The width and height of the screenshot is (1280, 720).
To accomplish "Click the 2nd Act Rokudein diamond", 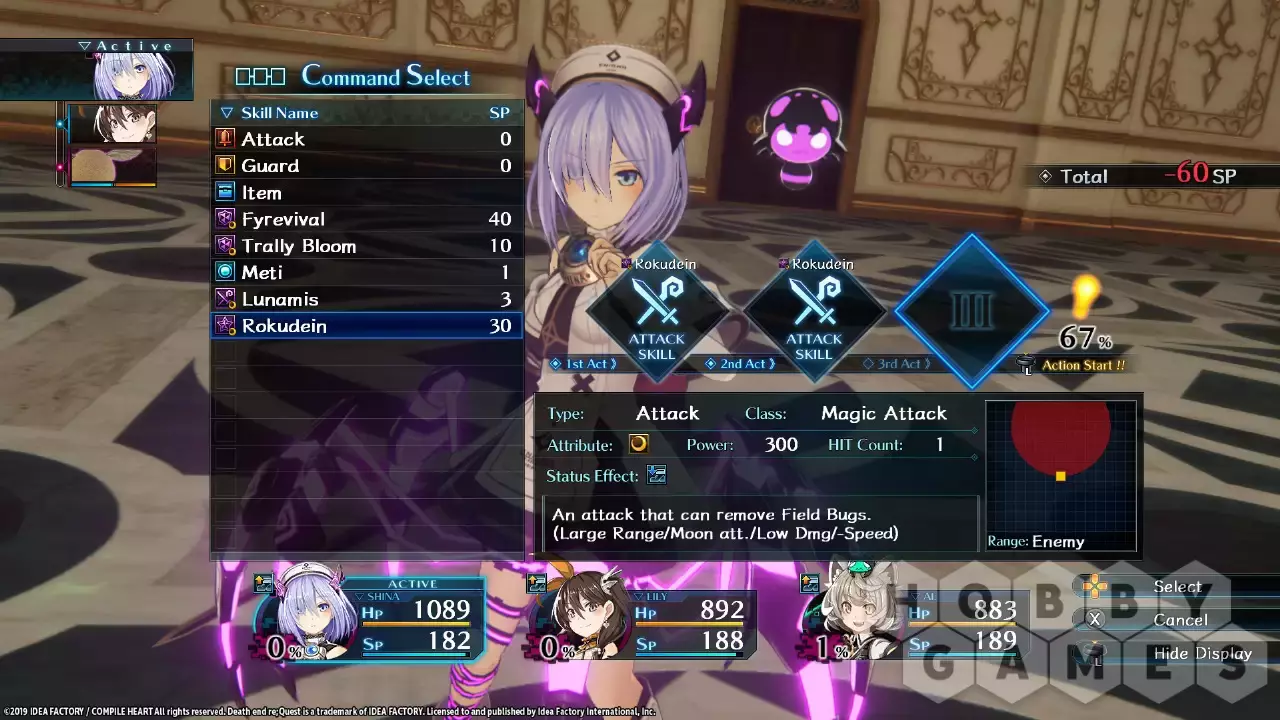I will coord(814,313).
